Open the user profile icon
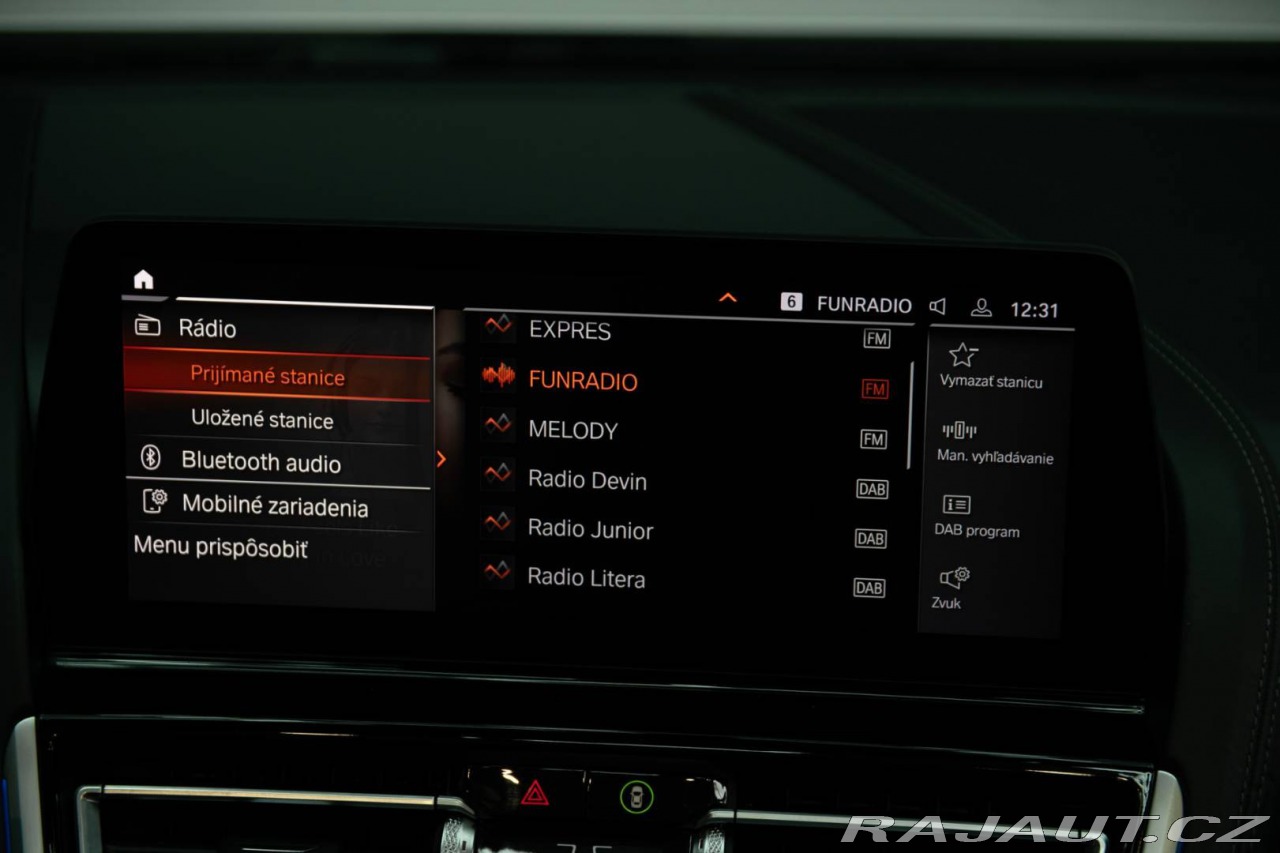This screenshot has width=1280, height=853. pos(981,307)
